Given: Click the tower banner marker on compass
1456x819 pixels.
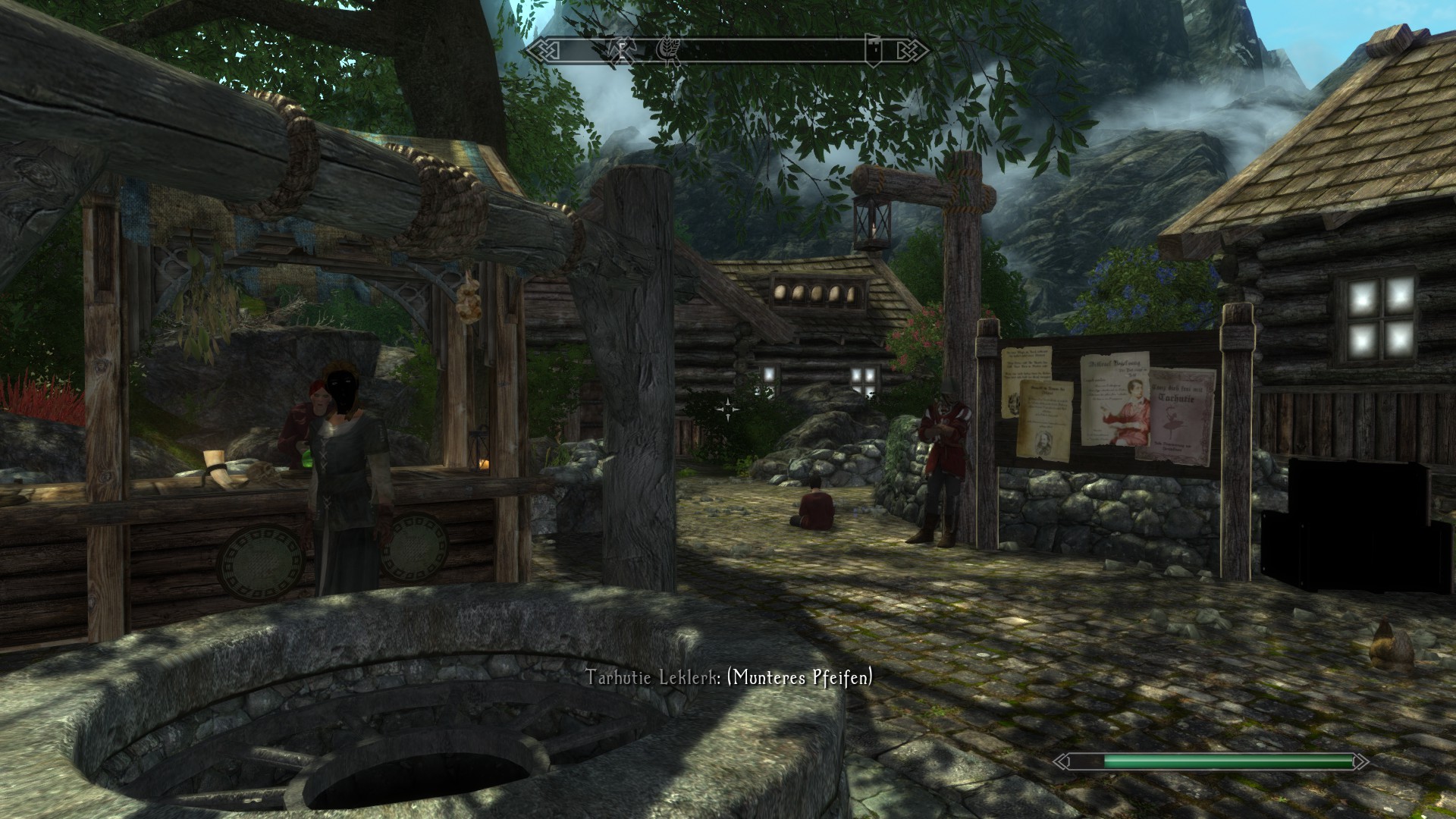Looking at the screenshot, I should pos(872,50).
